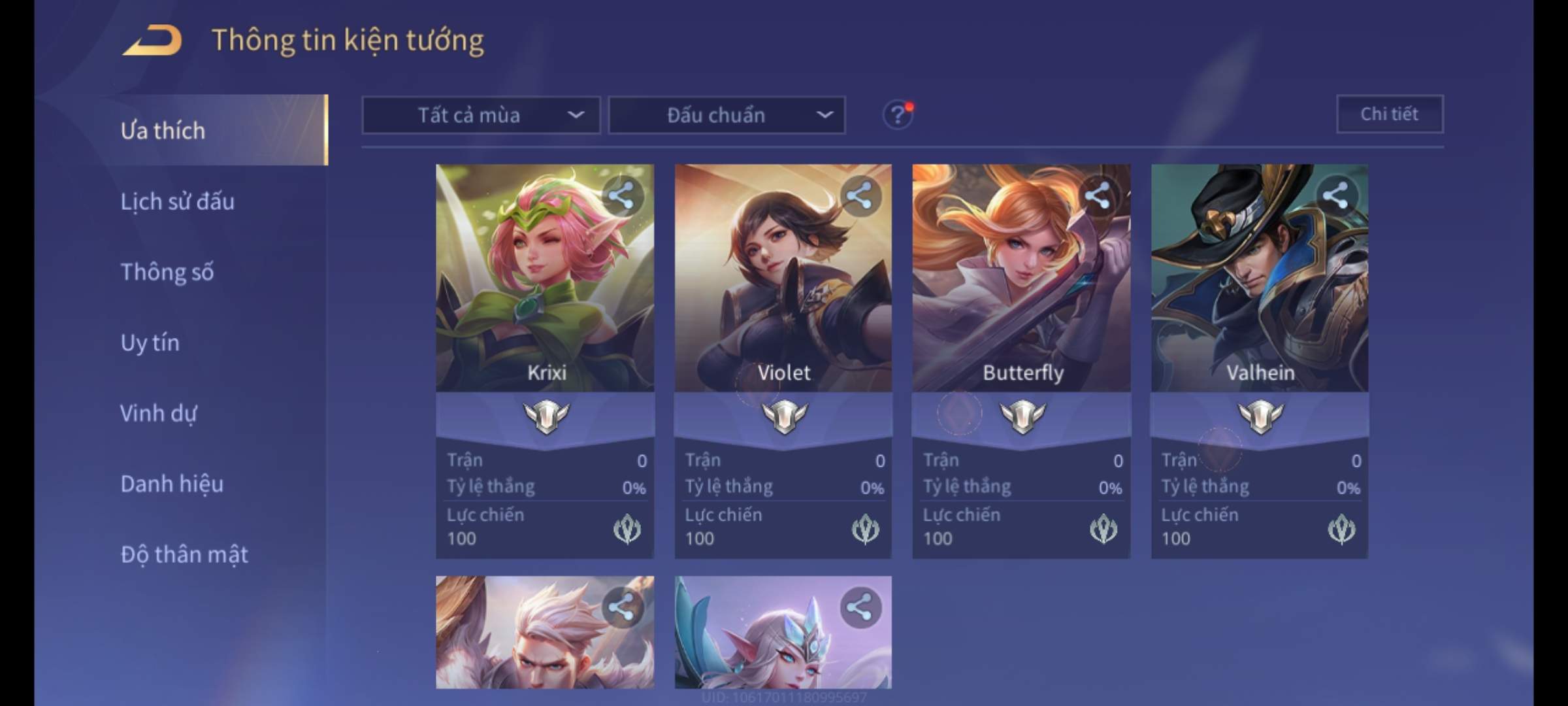Share the Violet hero card
The width and height of the screenshot is (1568, 706).
pos(859,195)
